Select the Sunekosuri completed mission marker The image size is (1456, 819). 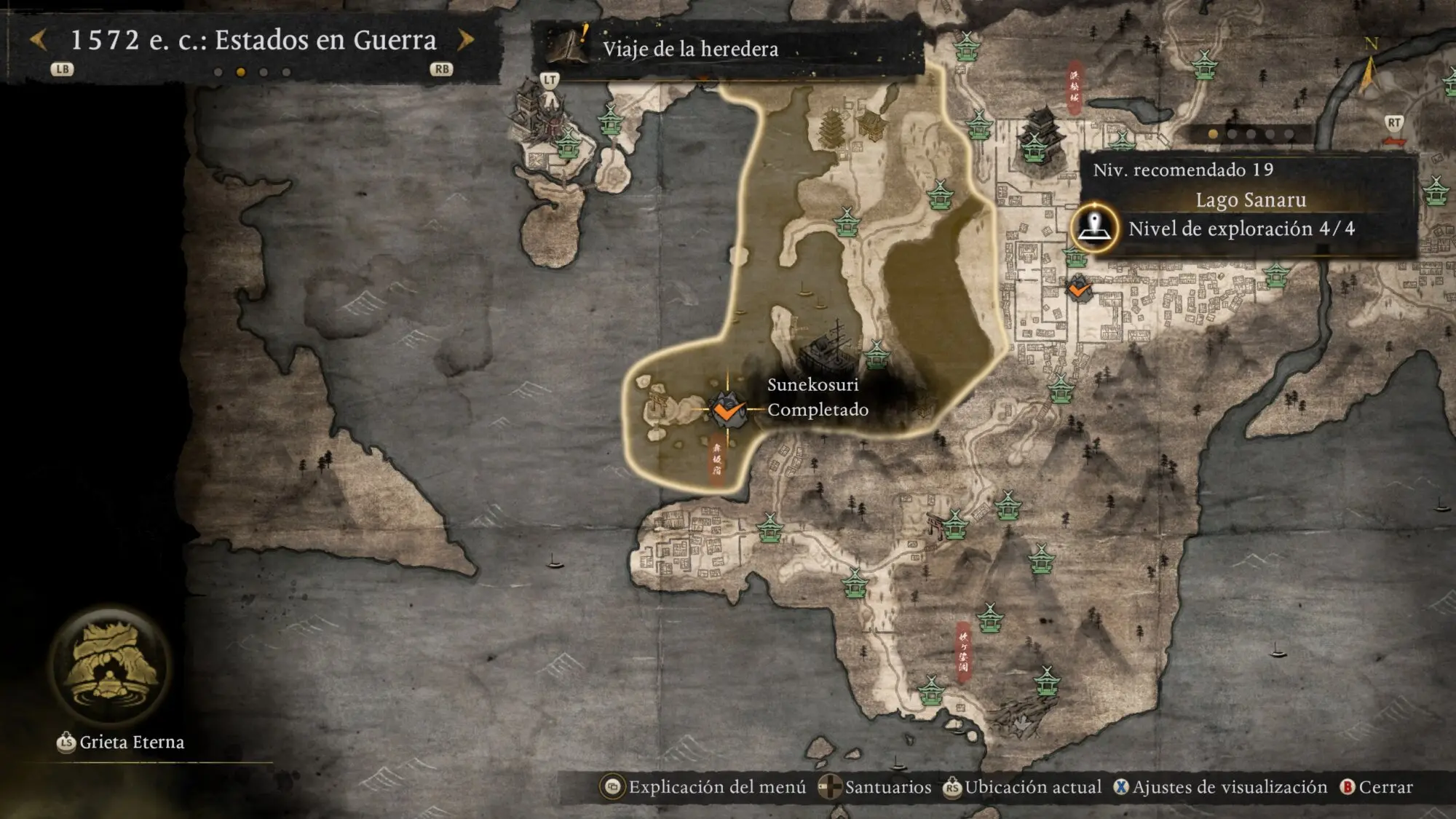point(727,409)
